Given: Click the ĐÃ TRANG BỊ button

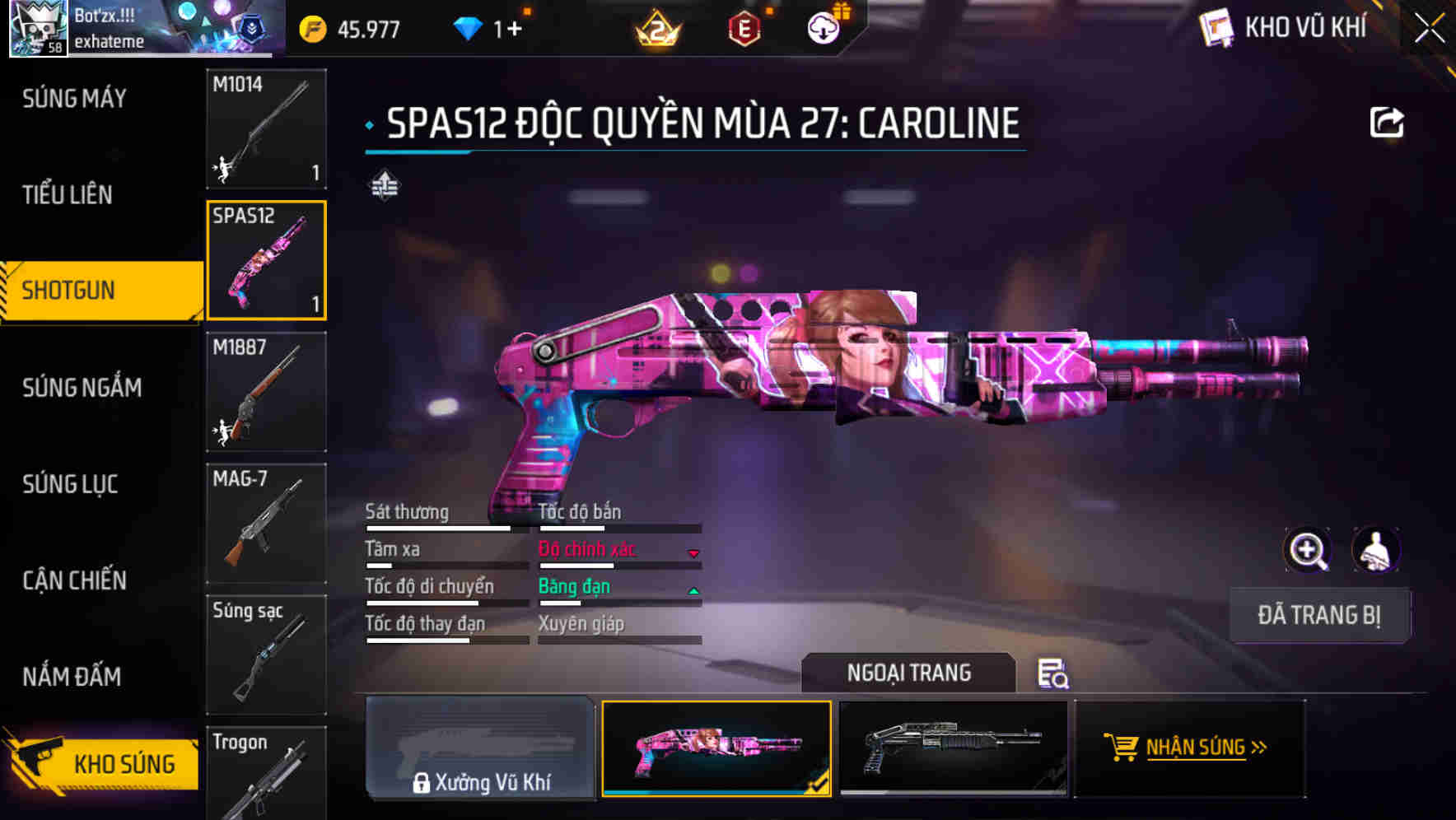Looking at the screenshot, I should [1319, 615].
